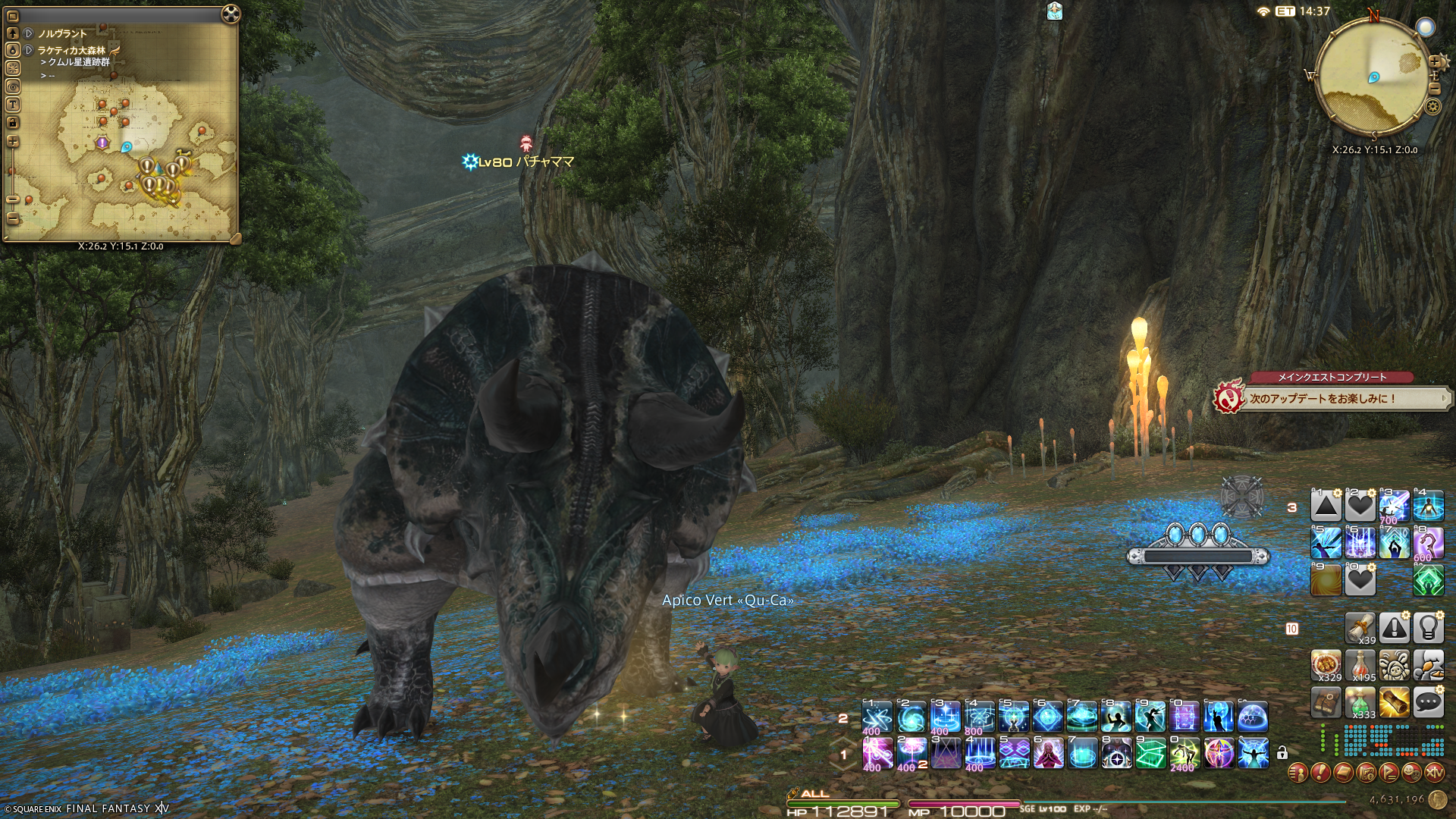
Task: Toggle the hotbar padlock
Action: point(1282,753)
